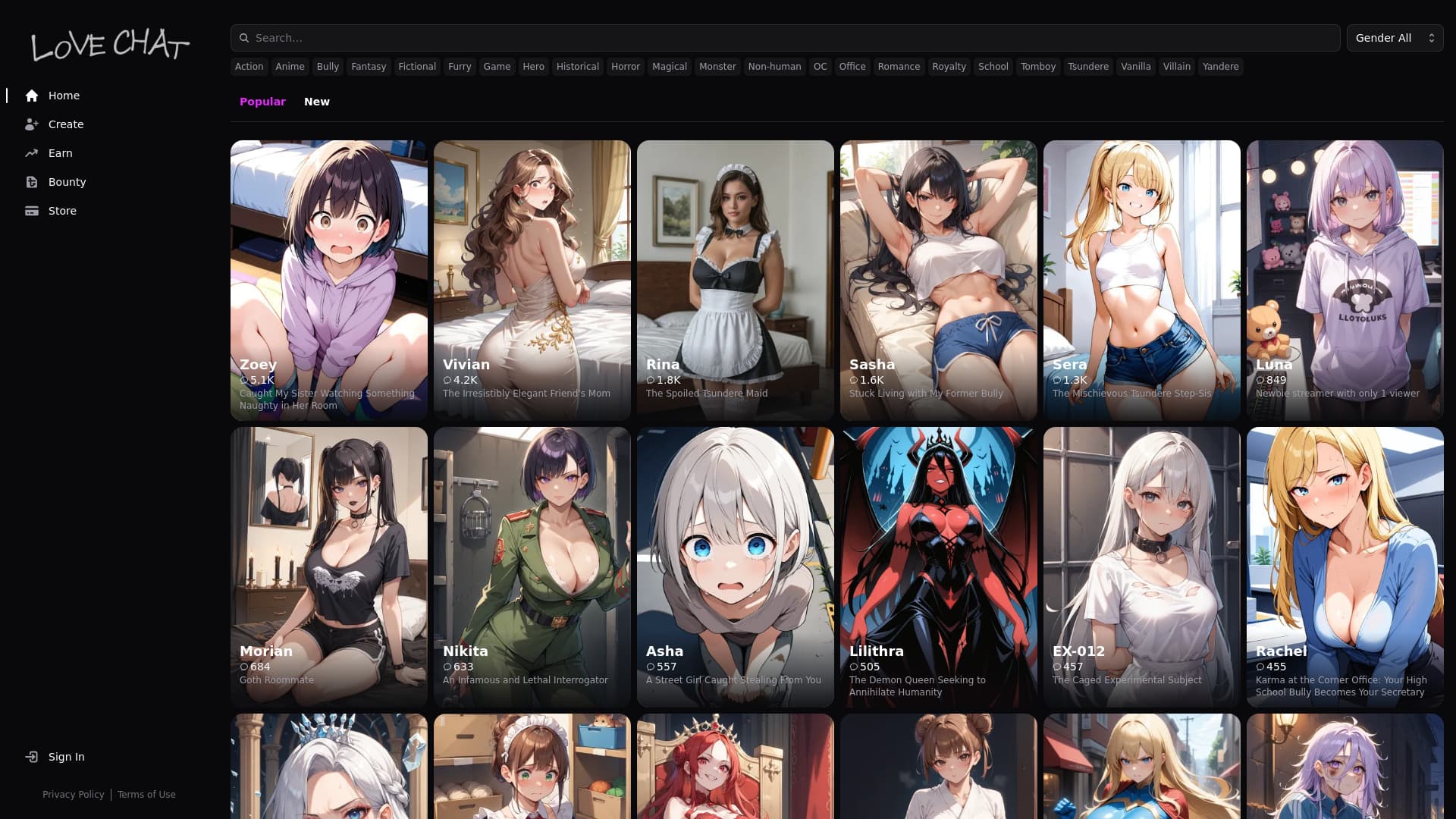Toggle the Fantasy genre filter
Screen dimensions: 1456x819
(369, 67)
